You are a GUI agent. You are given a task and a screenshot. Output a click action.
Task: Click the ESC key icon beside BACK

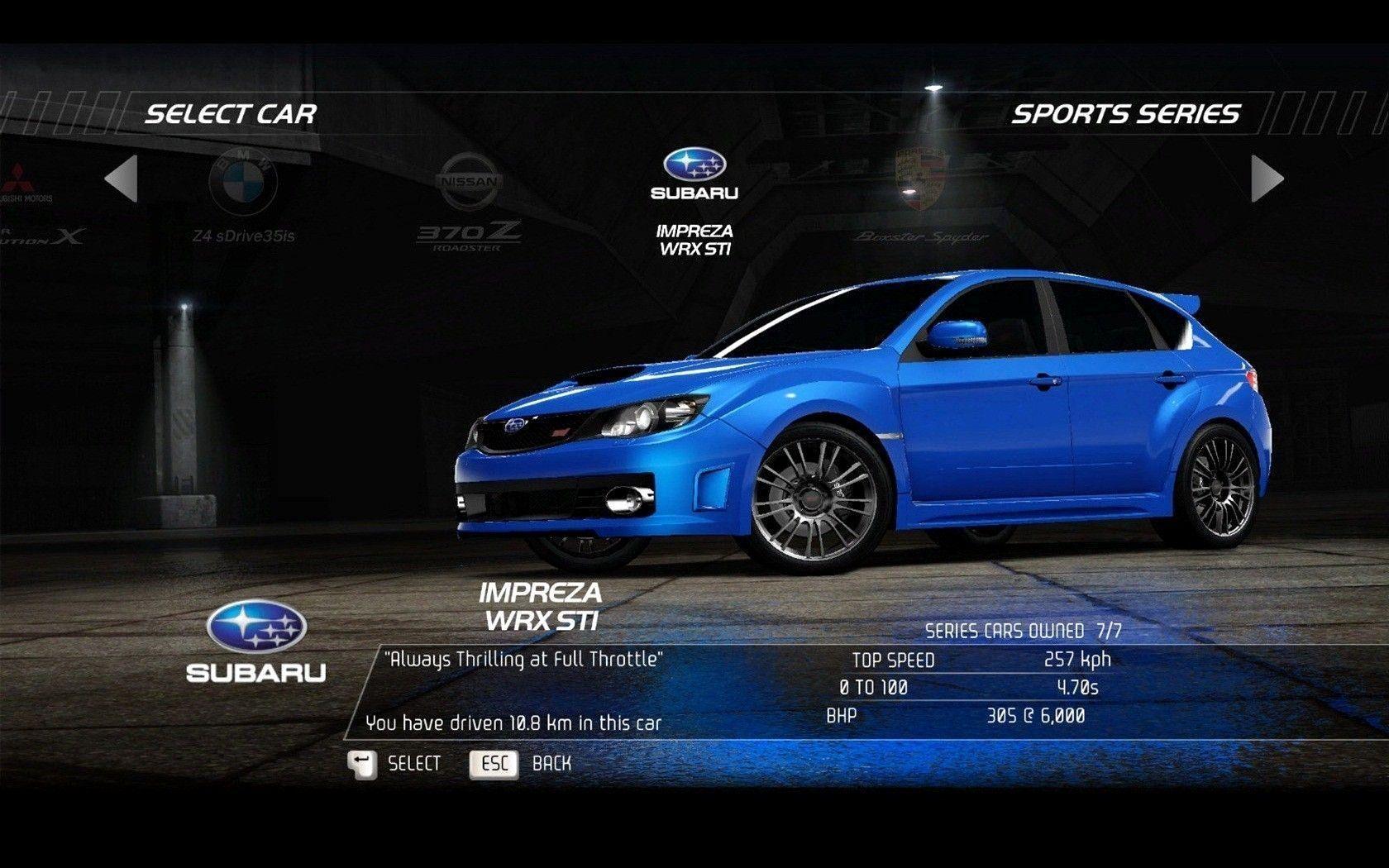coord(494,763)
